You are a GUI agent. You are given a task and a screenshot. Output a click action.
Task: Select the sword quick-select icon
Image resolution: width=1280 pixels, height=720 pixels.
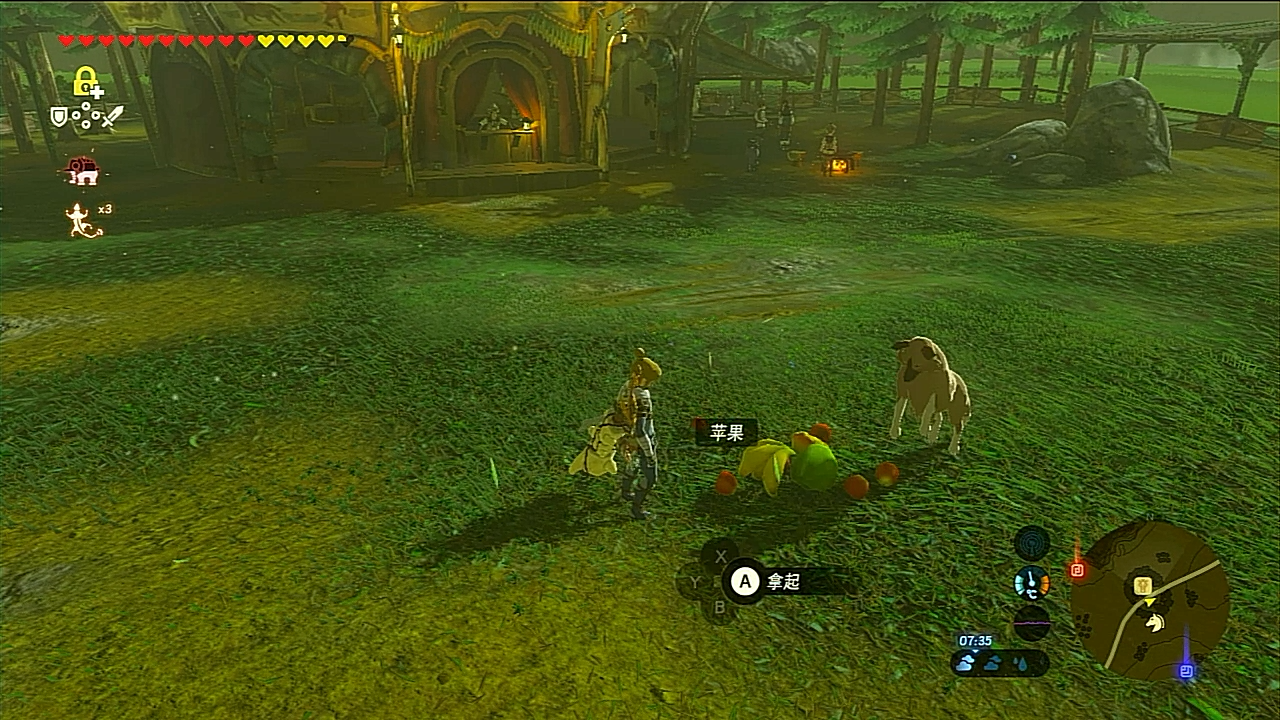tap(111, 117)
